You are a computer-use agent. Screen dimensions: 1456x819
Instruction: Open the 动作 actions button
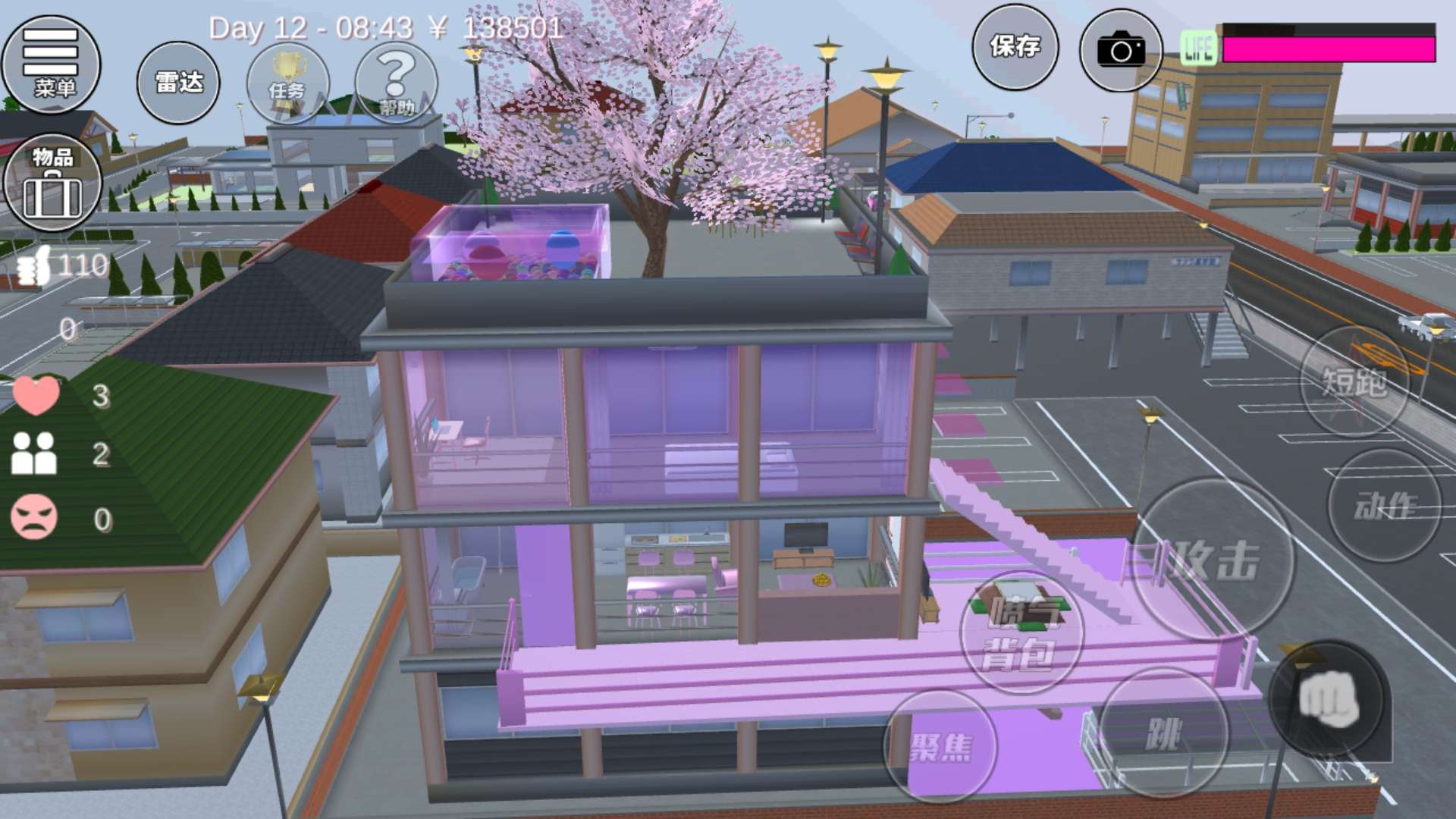coord(1385,505)
